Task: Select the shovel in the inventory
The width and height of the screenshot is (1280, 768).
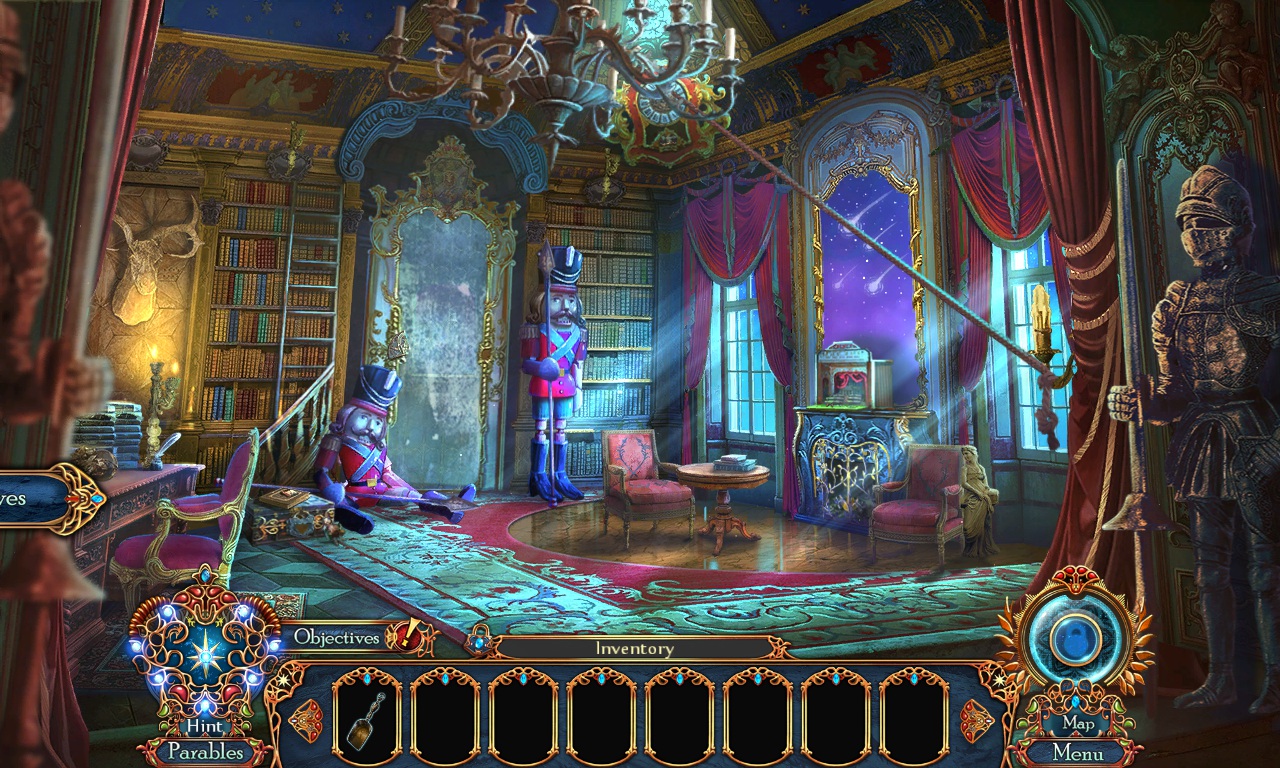Action: click(367, 720)
